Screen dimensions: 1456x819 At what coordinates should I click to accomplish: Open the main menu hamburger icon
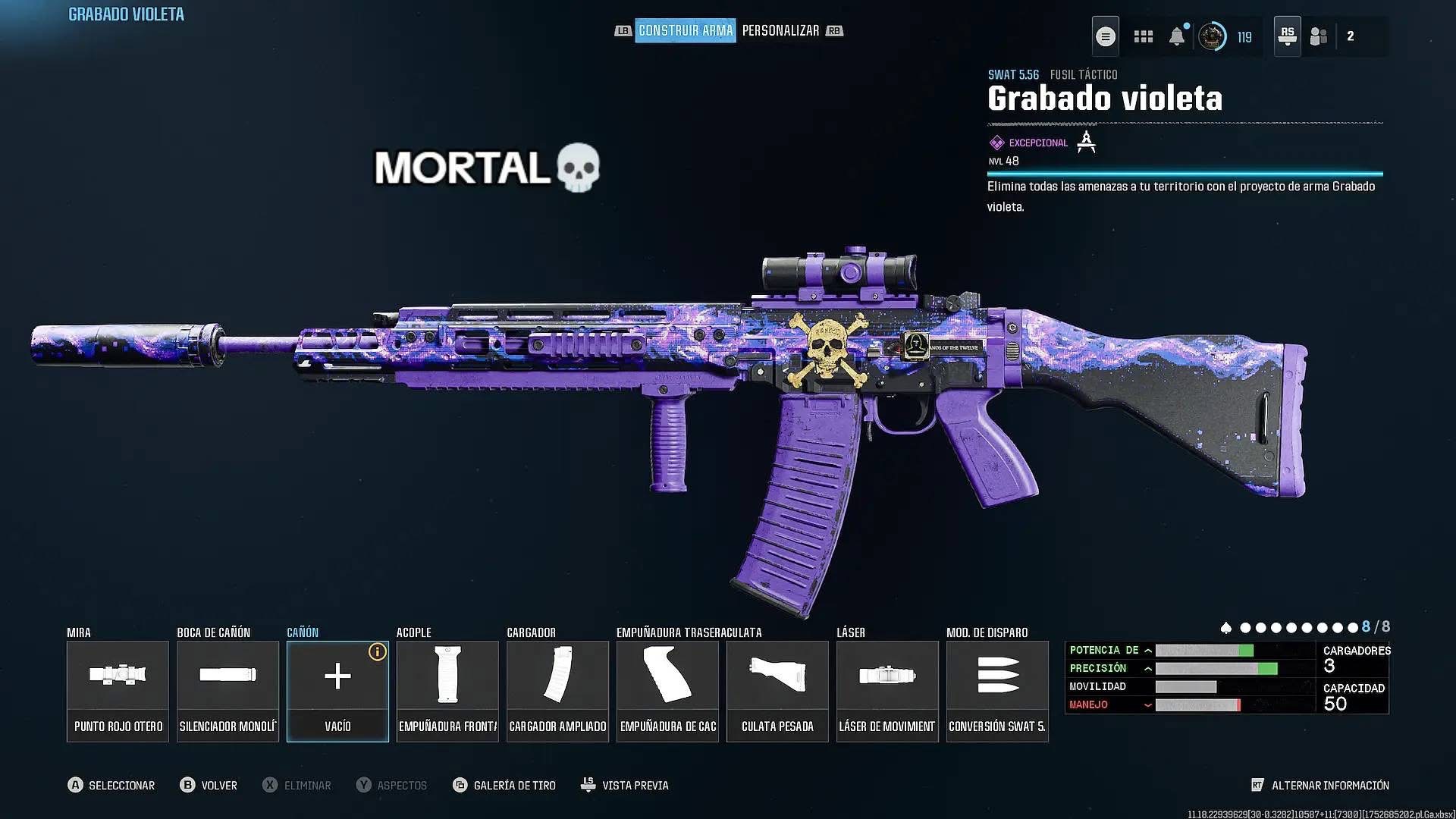(x=1106, y=36)
